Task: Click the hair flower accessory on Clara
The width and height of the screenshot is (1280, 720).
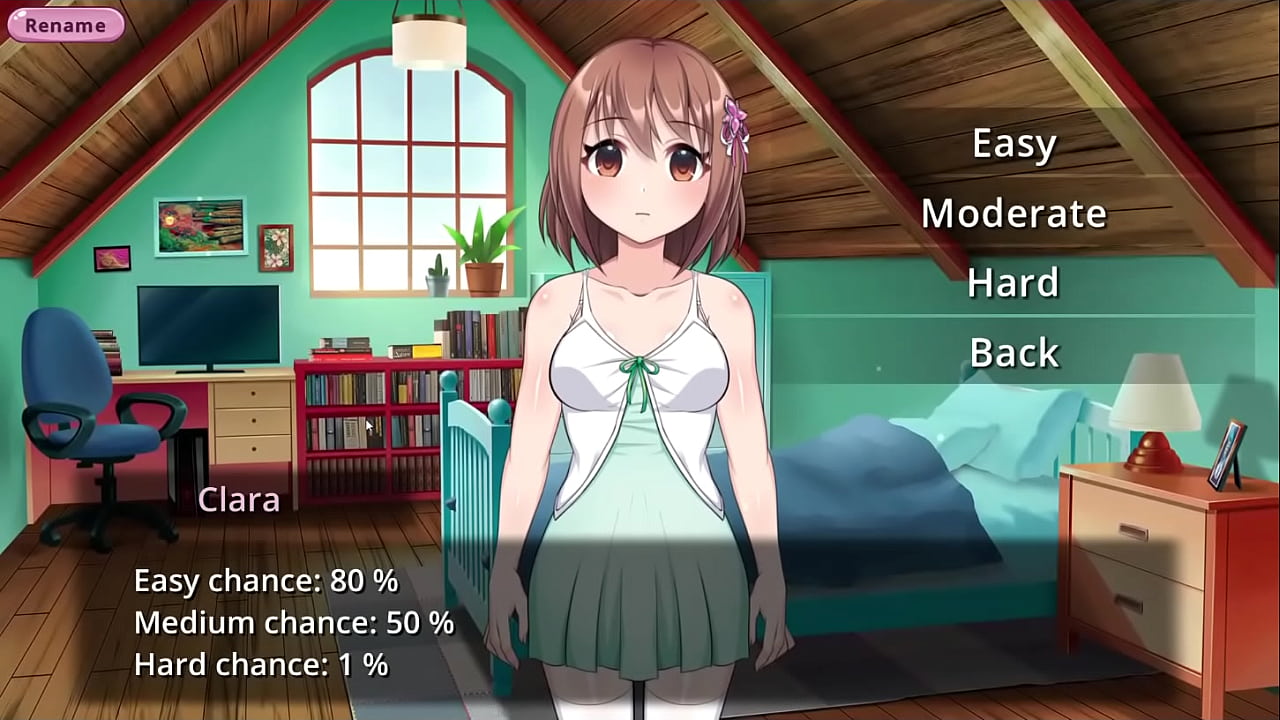Action: tap(733, 118)
